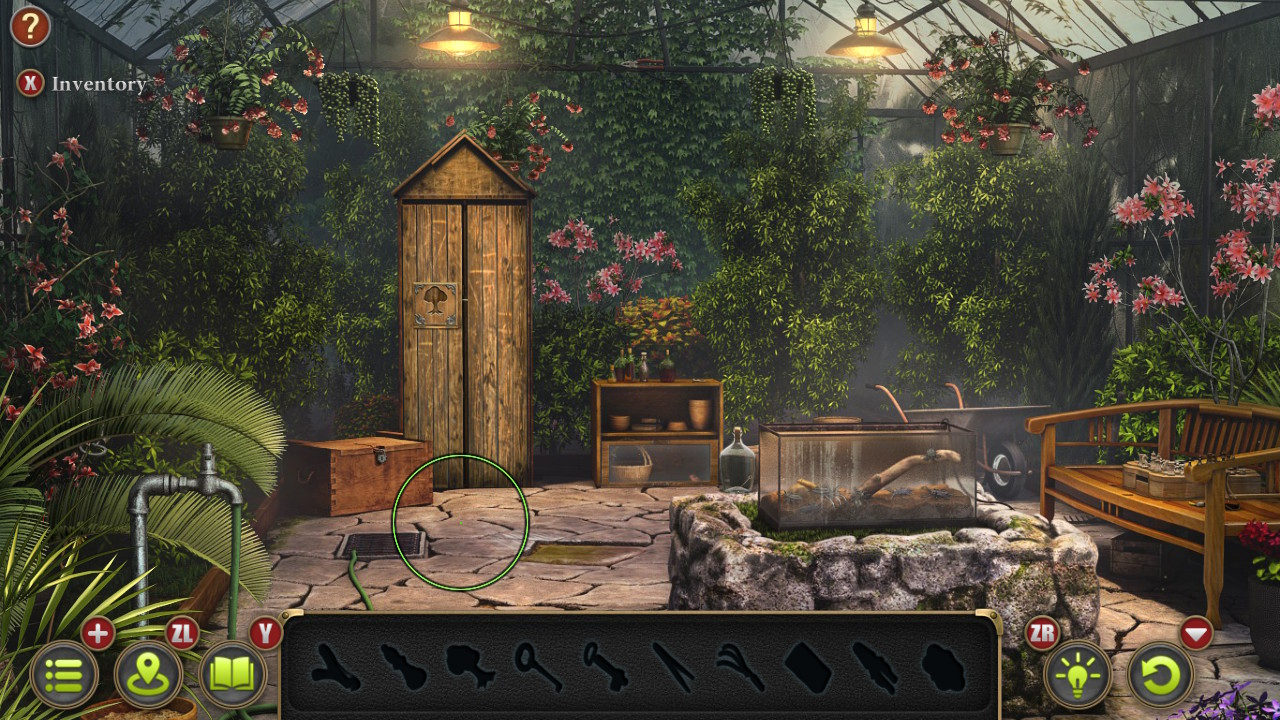Click inside the green hint circle
1280x720 pixels.
[462, 523]
